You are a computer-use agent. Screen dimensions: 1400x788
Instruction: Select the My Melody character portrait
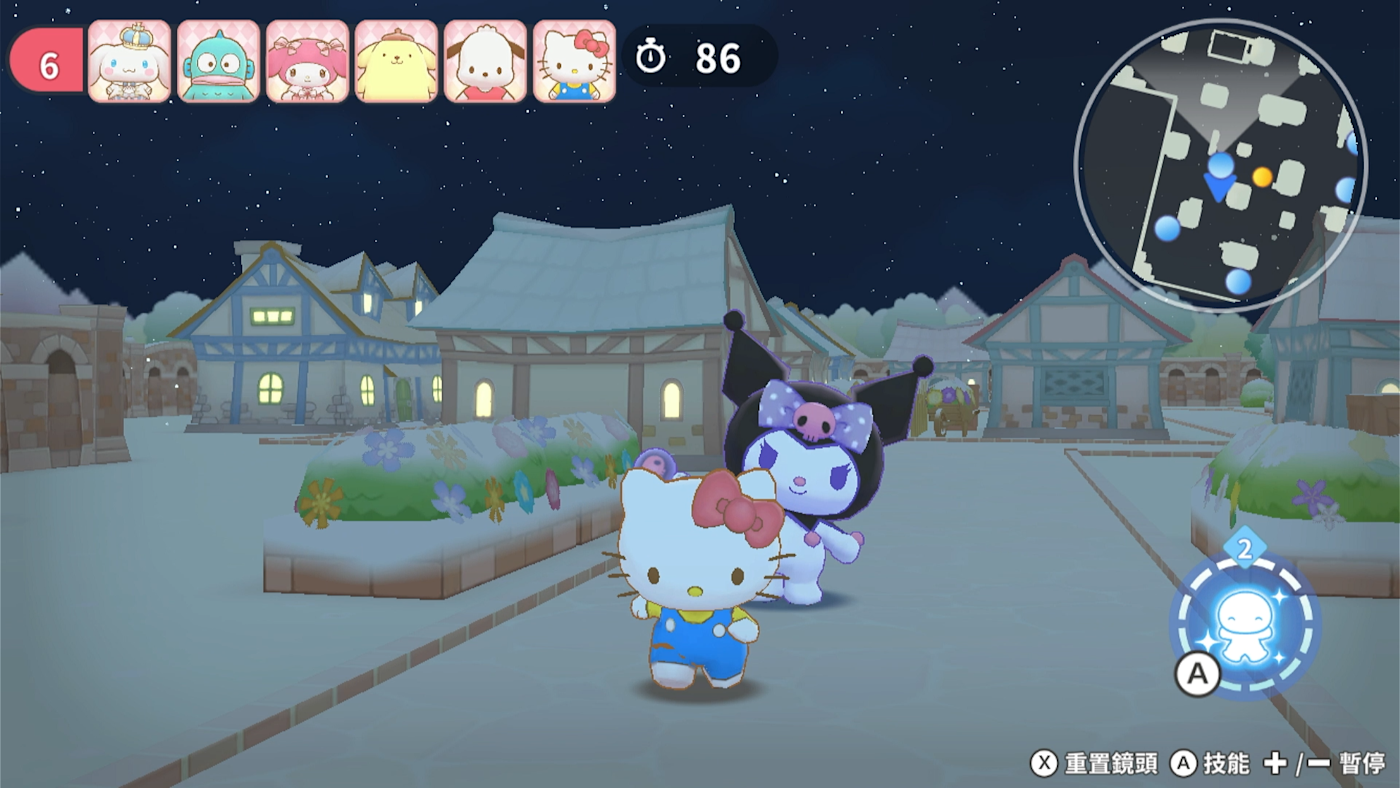point(308,62)
